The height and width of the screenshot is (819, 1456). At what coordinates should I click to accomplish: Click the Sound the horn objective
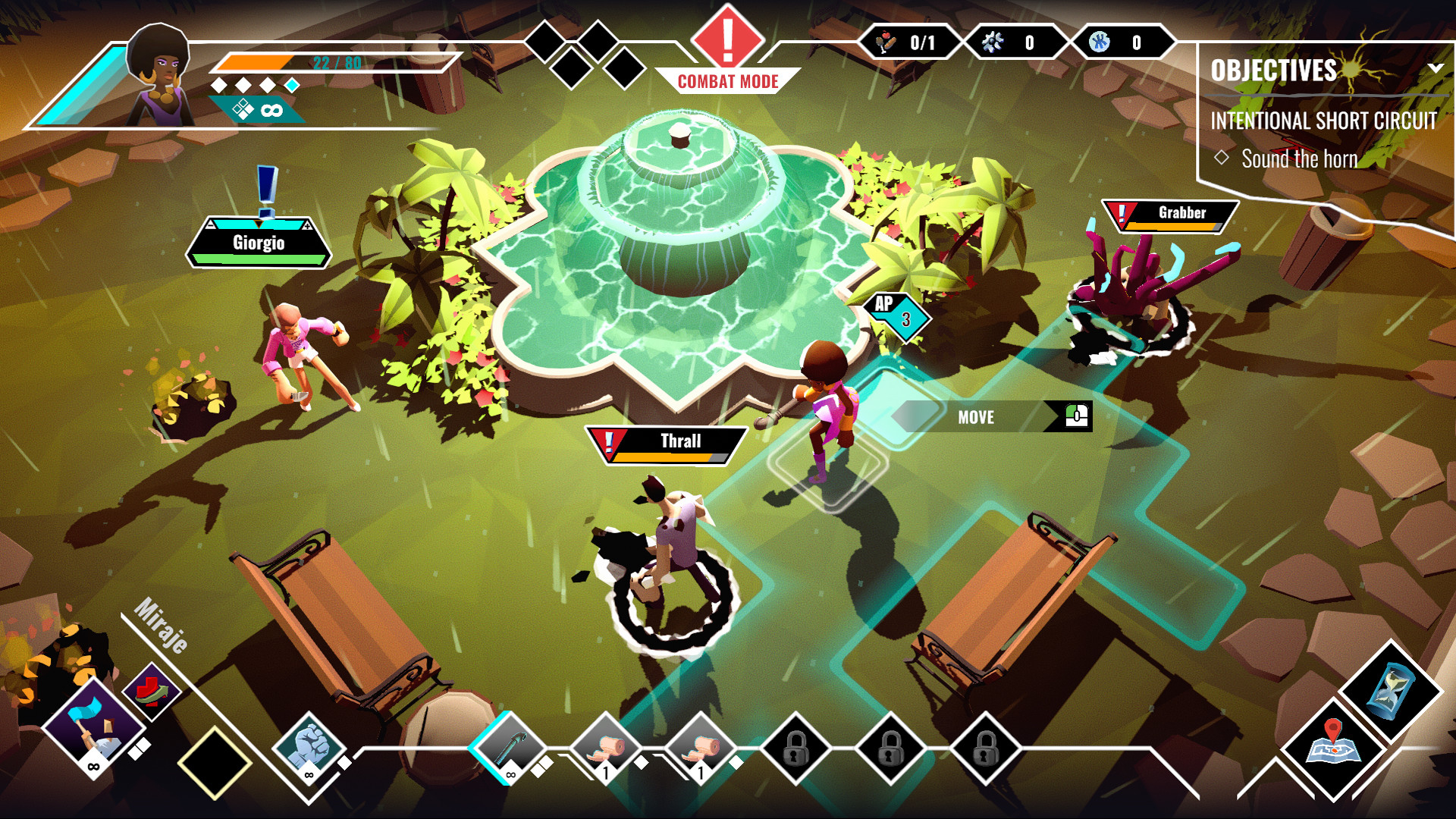(x=1298, y=159)
